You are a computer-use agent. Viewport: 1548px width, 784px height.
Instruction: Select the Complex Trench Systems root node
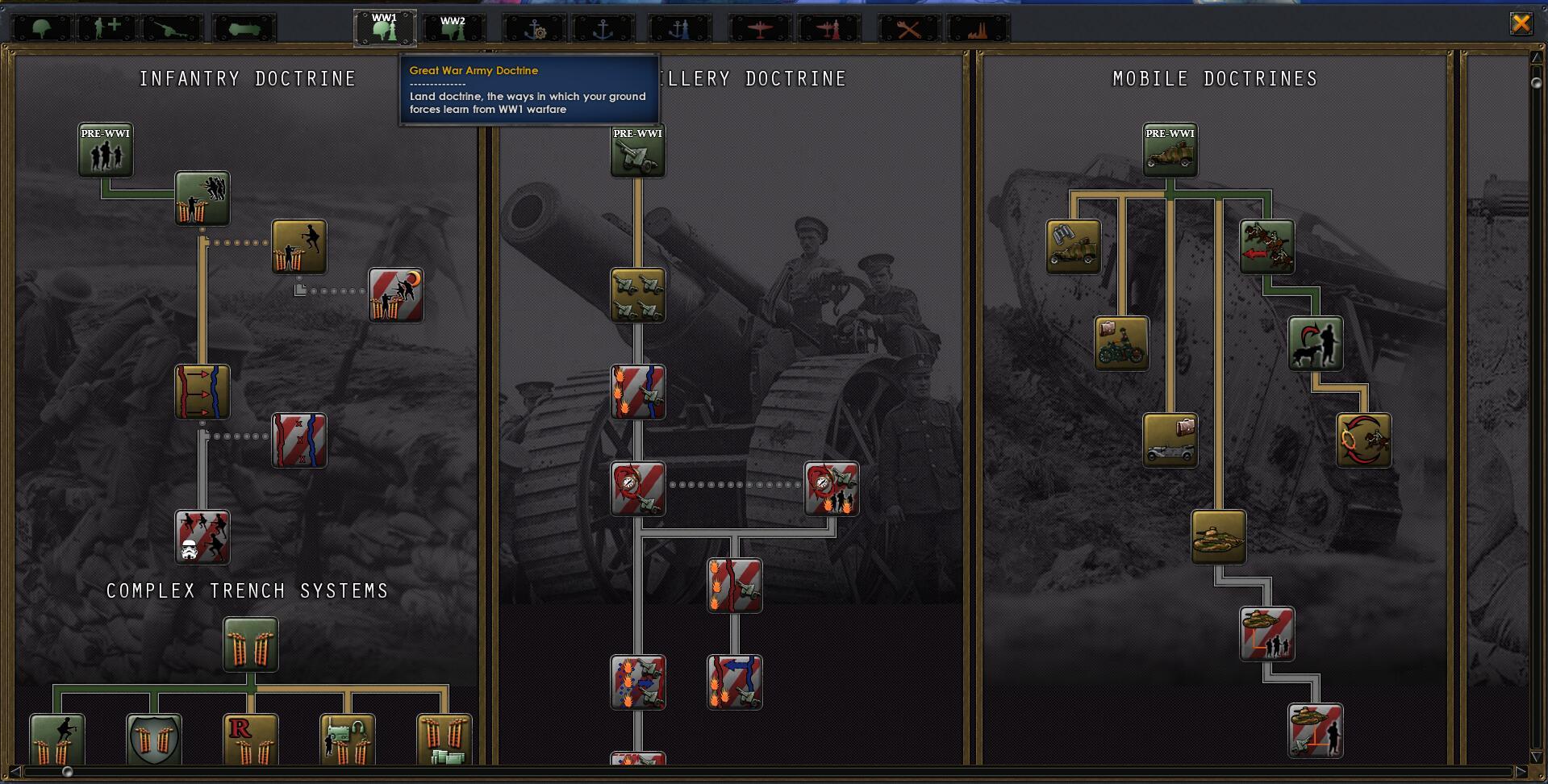click(x=251, y=644)
